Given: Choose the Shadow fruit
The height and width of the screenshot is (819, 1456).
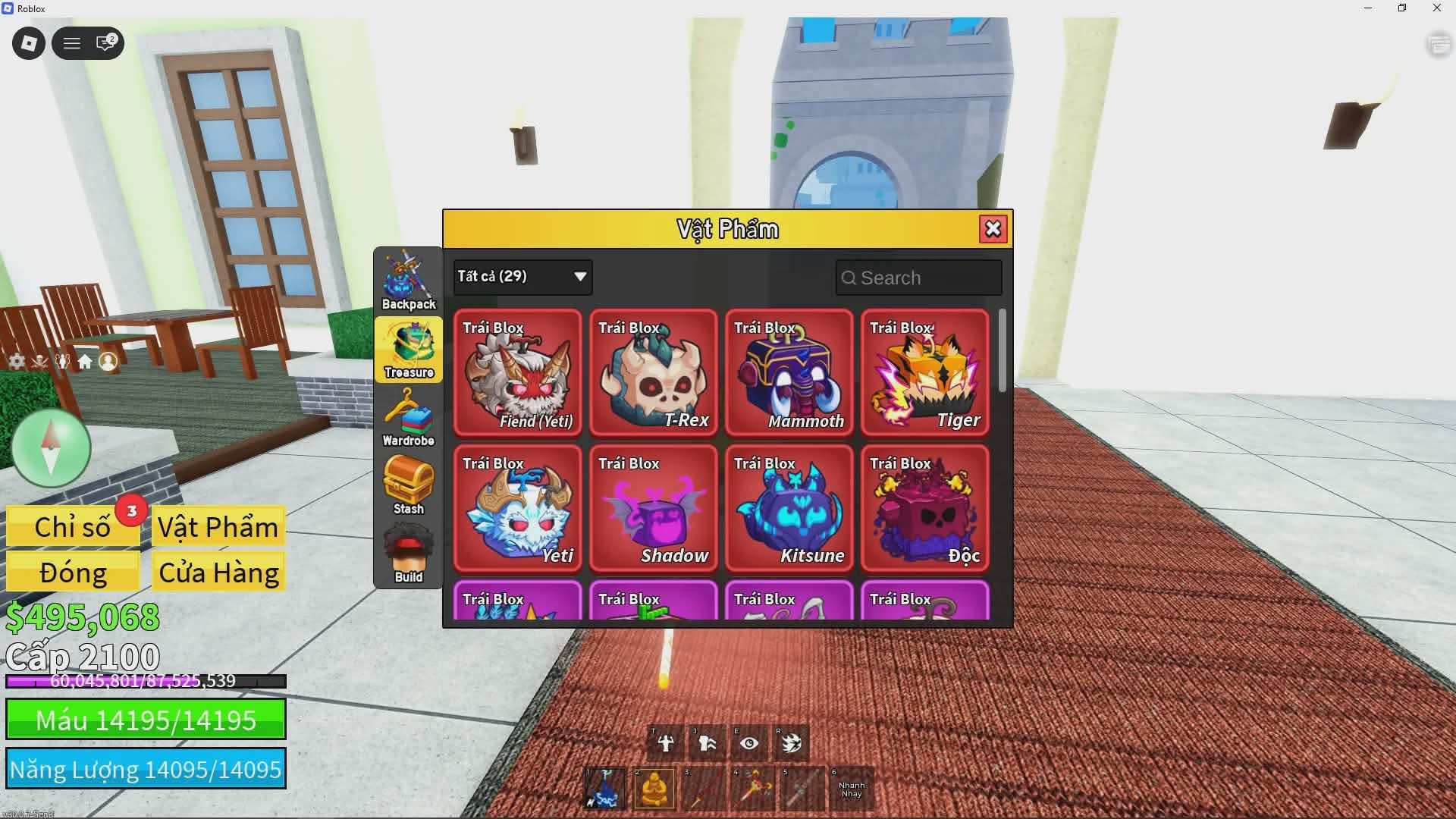Looking at the screenshot, I should pos(654,508).
